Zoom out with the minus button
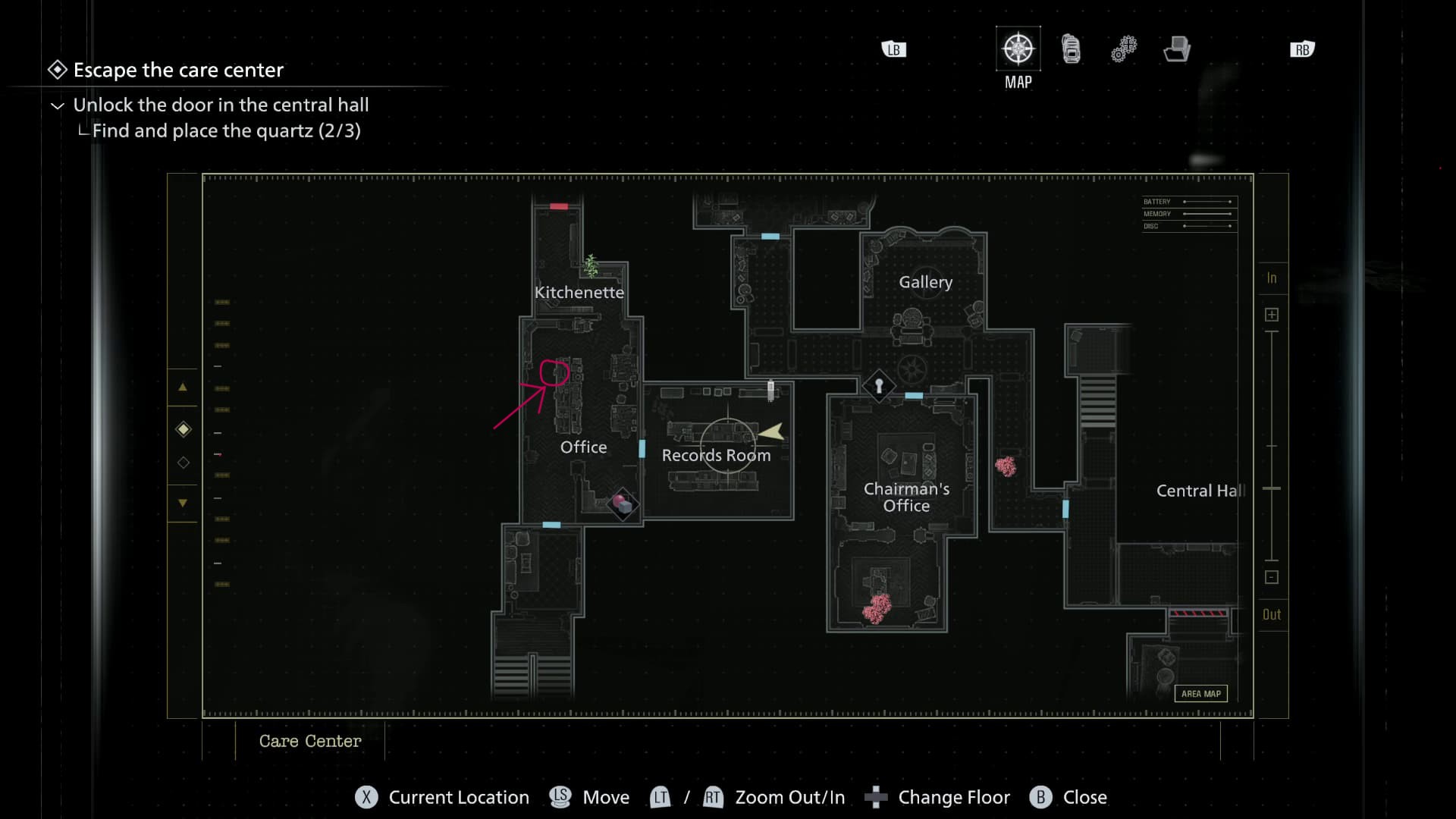 tap(1272, 577)
